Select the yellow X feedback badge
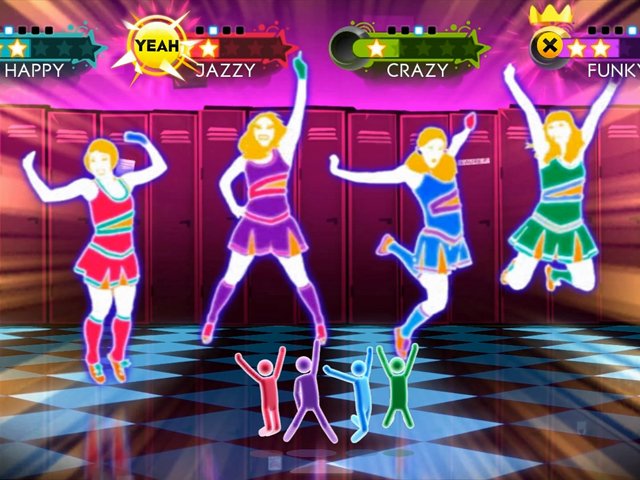 [x=549, y=45]
